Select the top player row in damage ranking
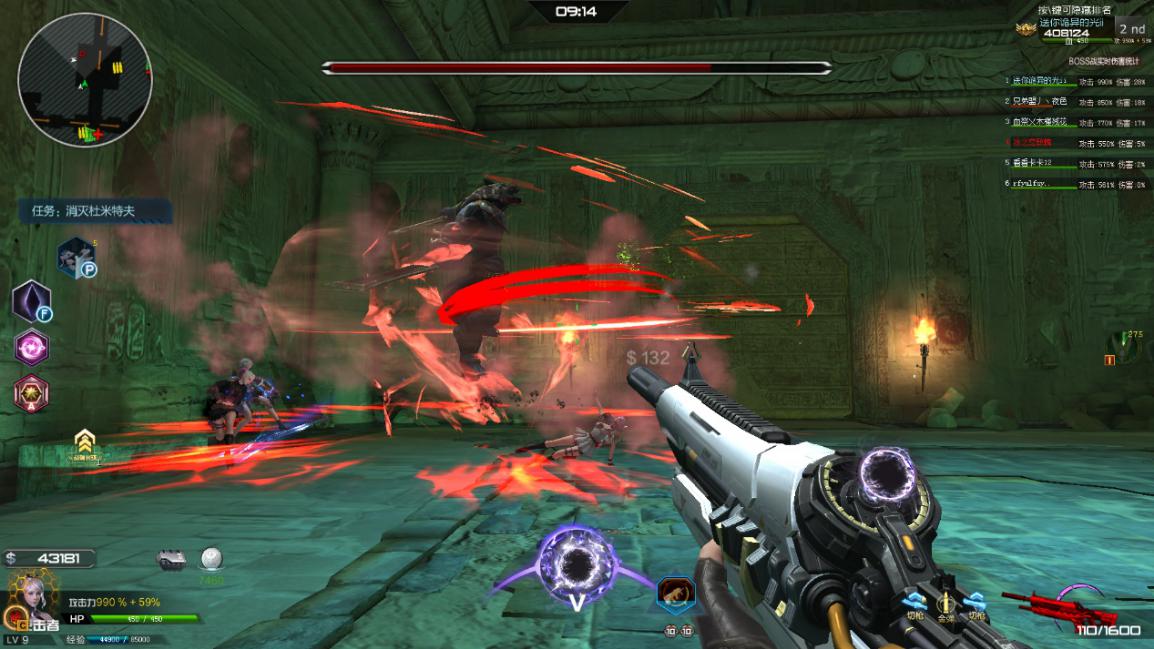The width and height of the screenshot is (1154, 649). 1075,81
